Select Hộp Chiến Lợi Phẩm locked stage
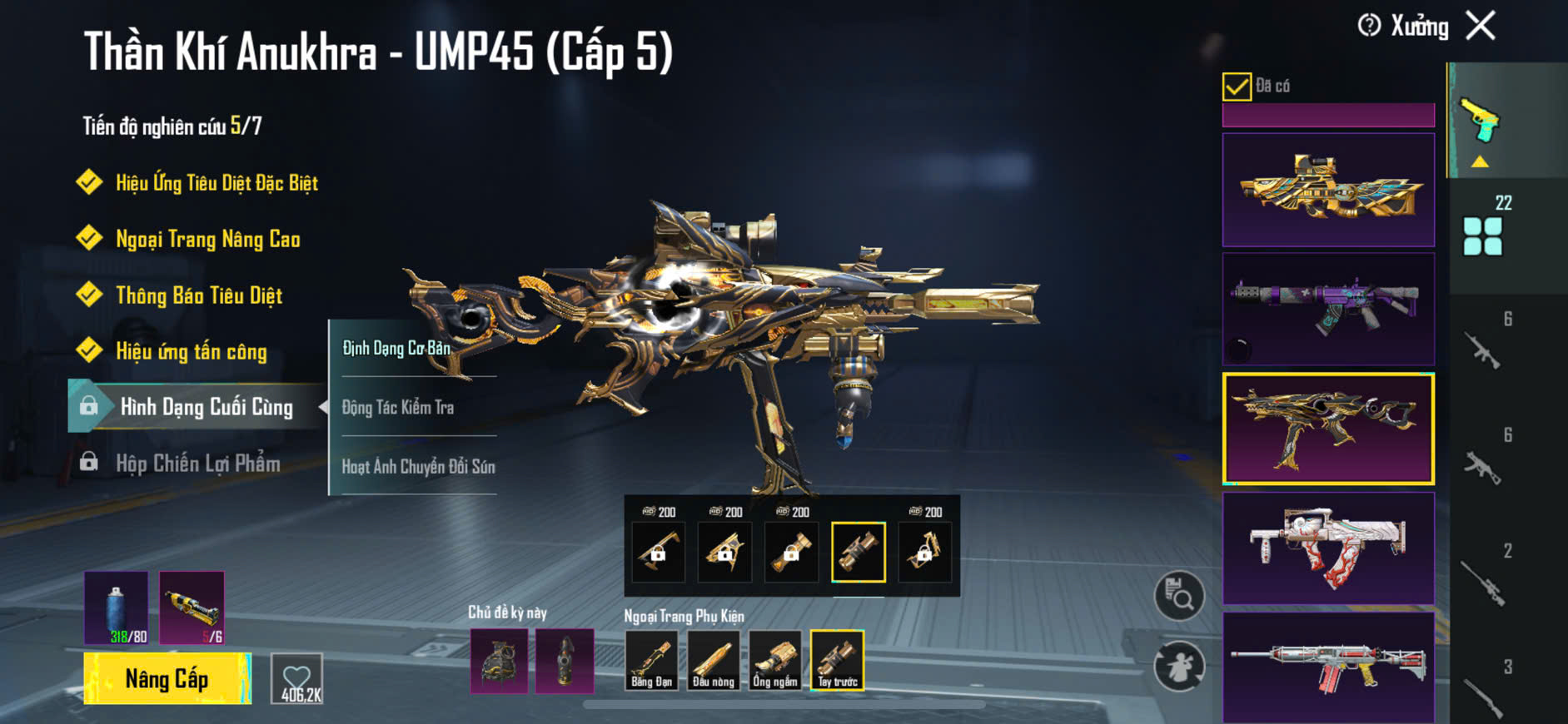The height and width of the screenshot is (724, 1568). (197, 464)
